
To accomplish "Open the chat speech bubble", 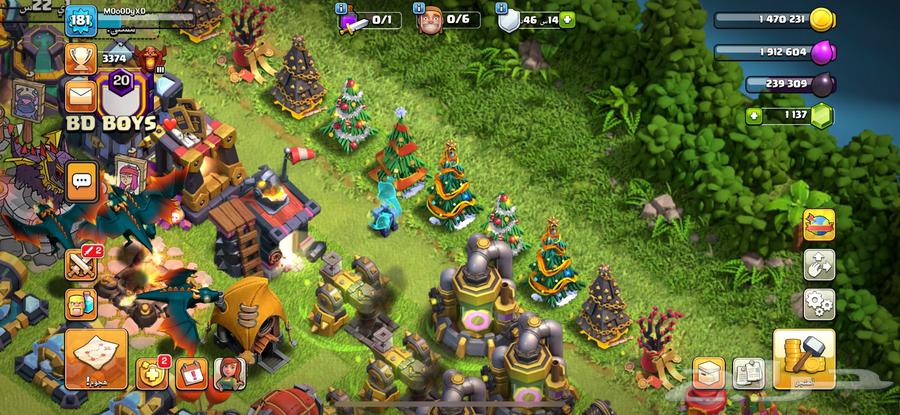I will tap(81, 182).
